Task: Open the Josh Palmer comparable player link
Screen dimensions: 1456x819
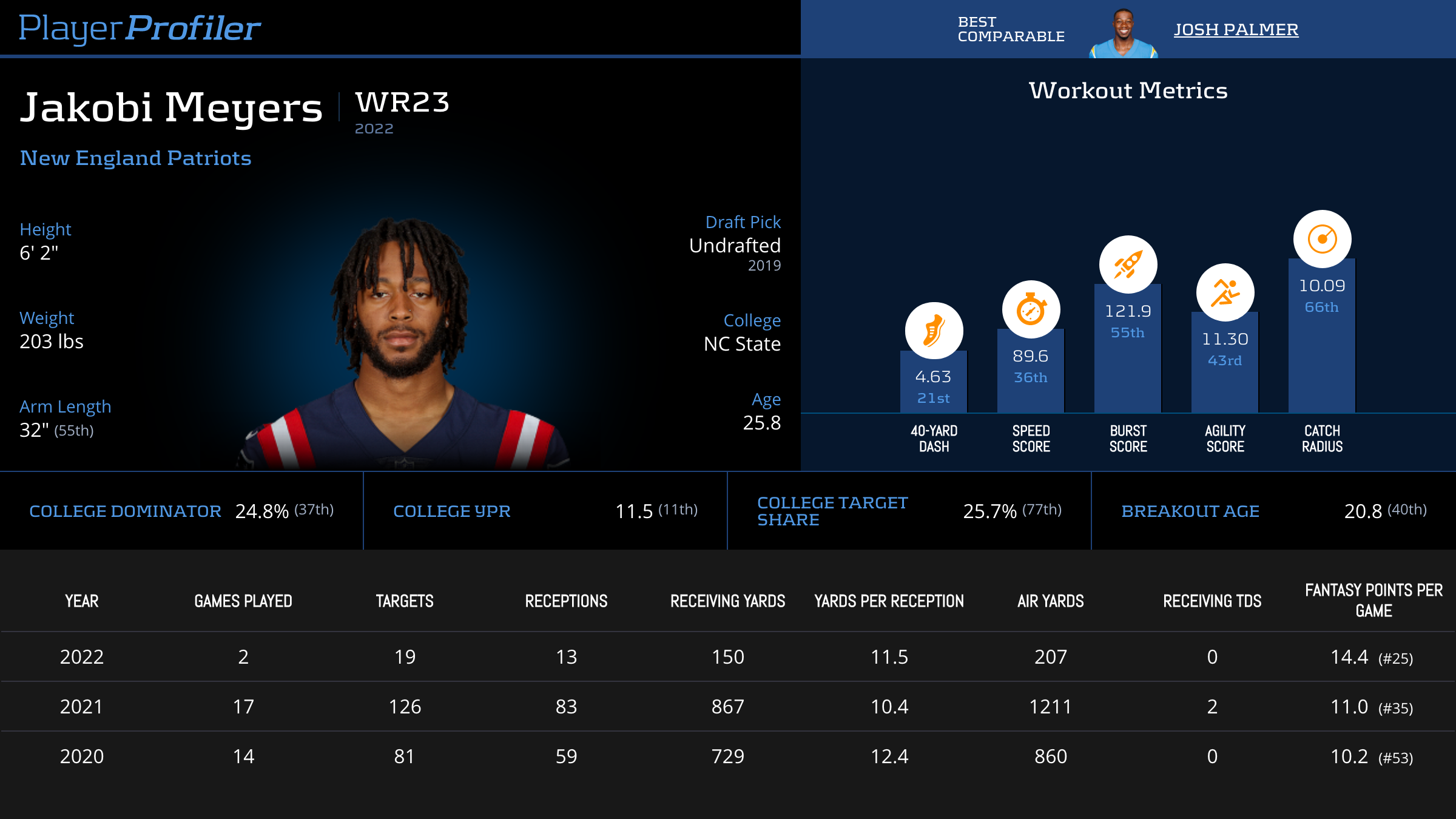Action: (x=1236, y=29)
